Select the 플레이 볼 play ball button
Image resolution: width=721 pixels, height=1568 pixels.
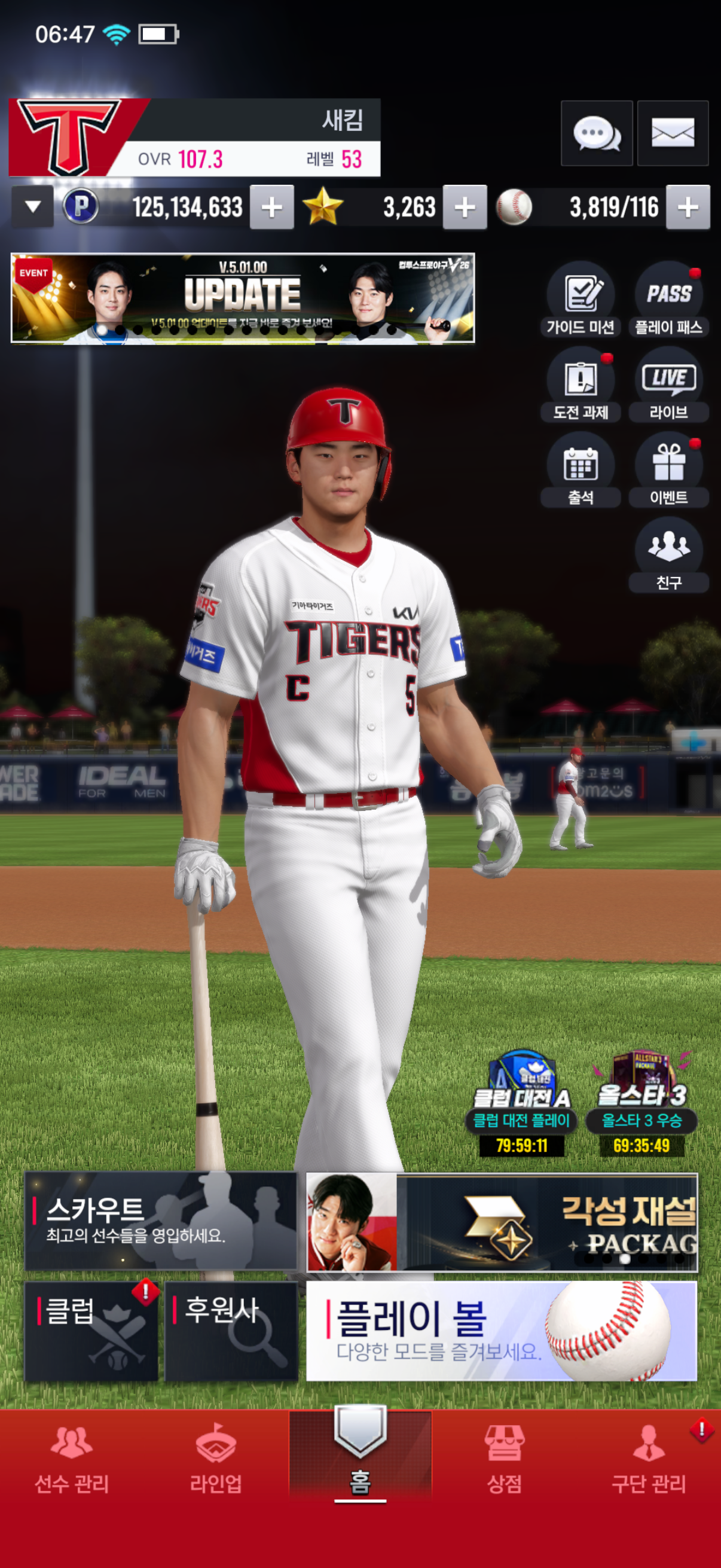pyautogui.click(x=501, y=1331)
